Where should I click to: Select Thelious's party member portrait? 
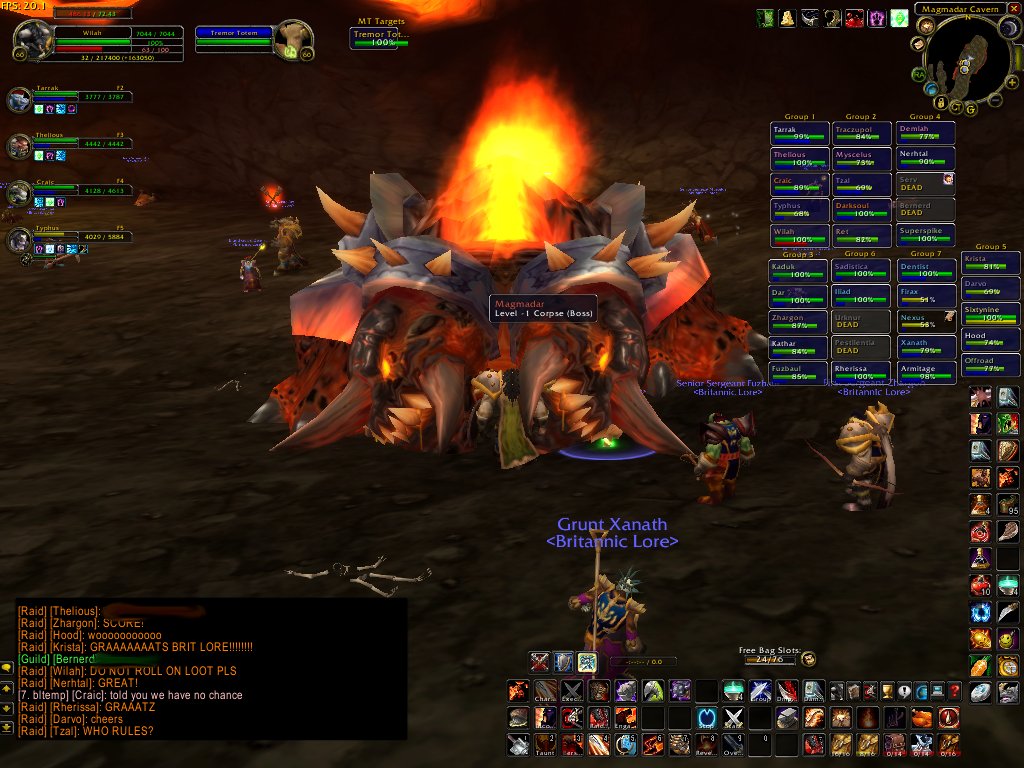pos(19,146)
